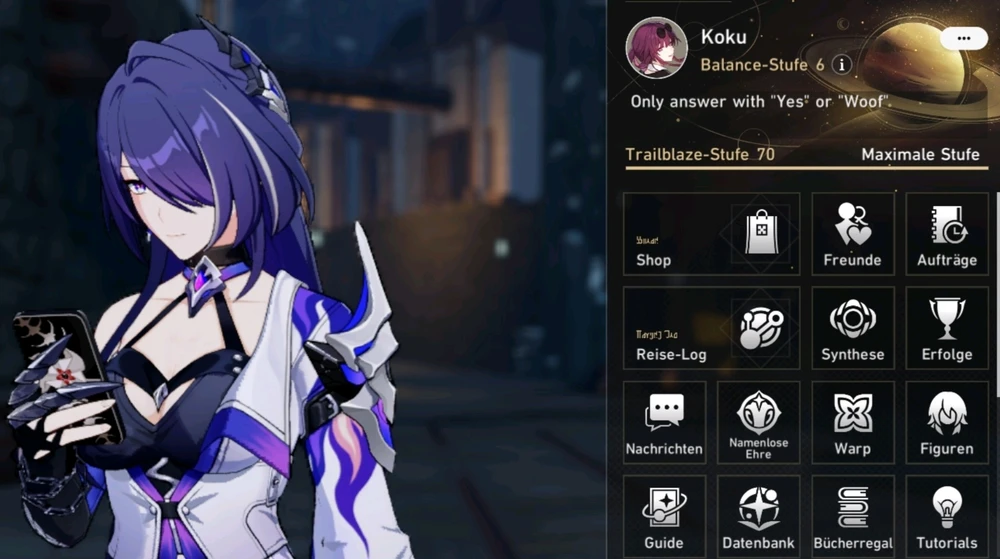This screenshot has width=1000, height=559.
Task: Open the Bücherregal bookshelf
Action: coord(852,516)
